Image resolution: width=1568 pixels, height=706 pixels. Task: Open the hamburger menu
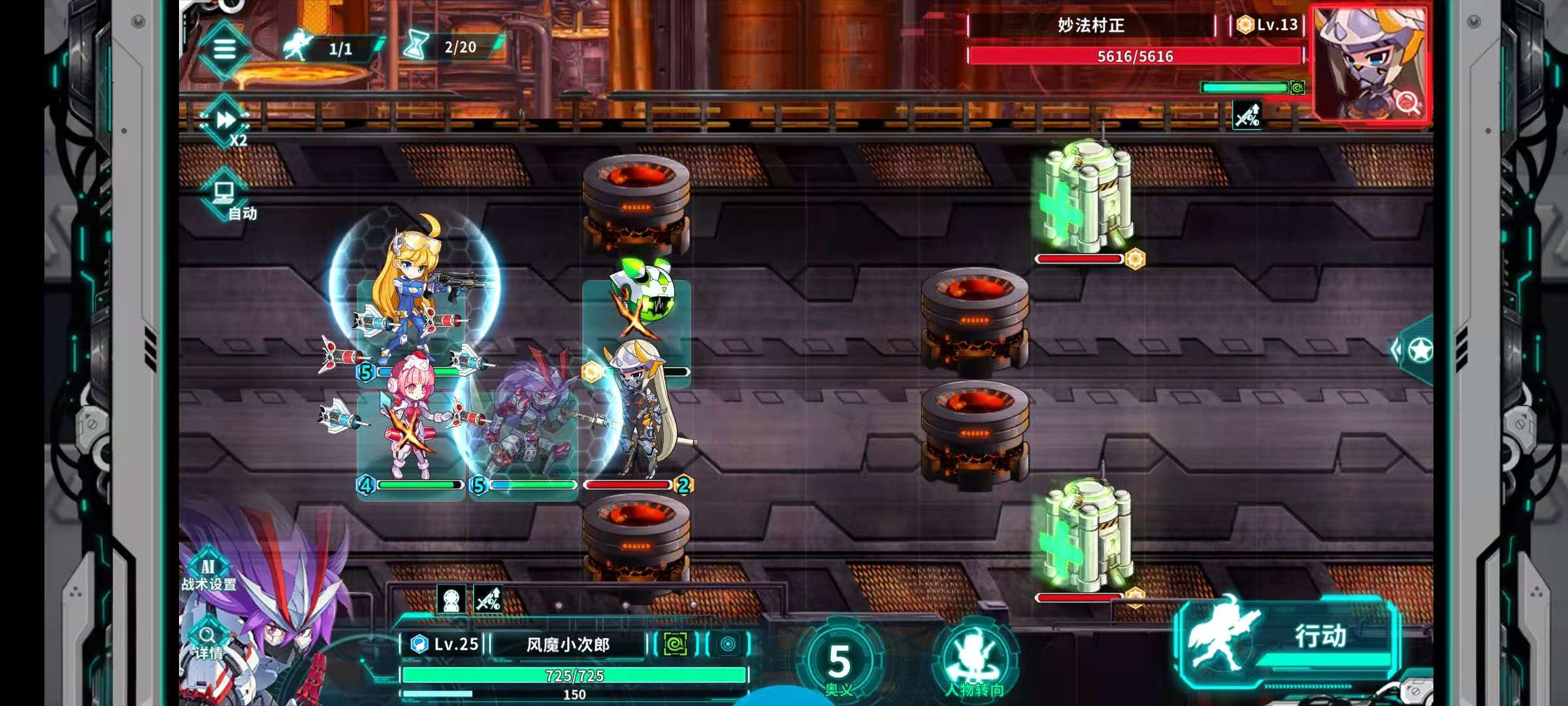click(x=224, y=49)
